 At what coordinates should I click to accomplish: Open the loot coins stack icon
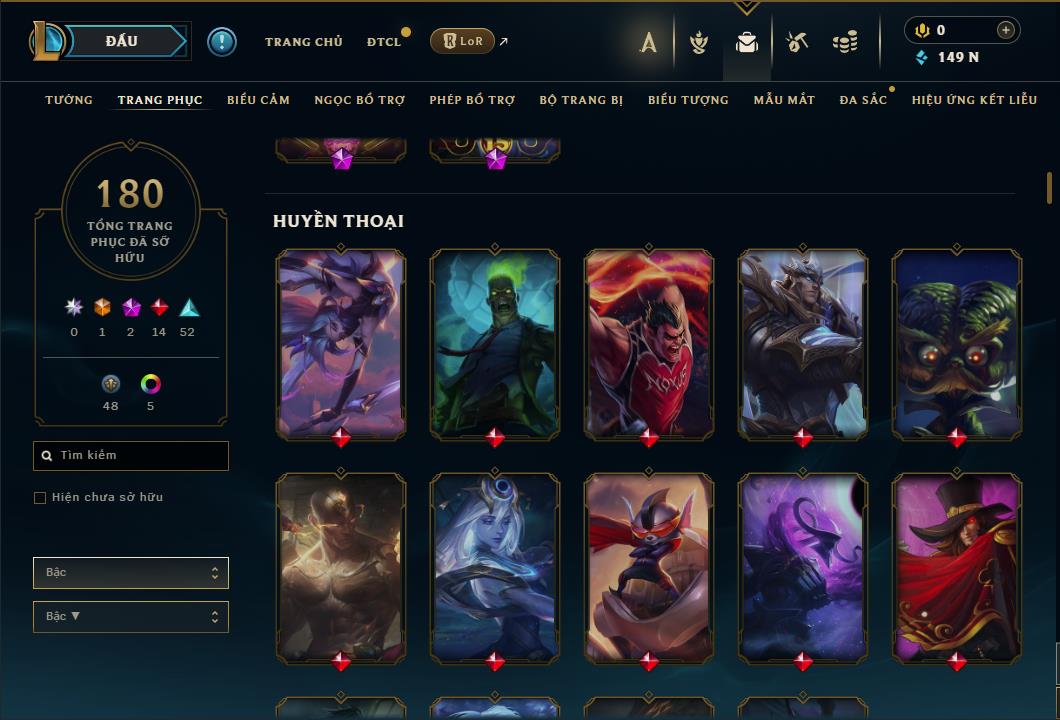pyautogui.click(x=845, y=42)
